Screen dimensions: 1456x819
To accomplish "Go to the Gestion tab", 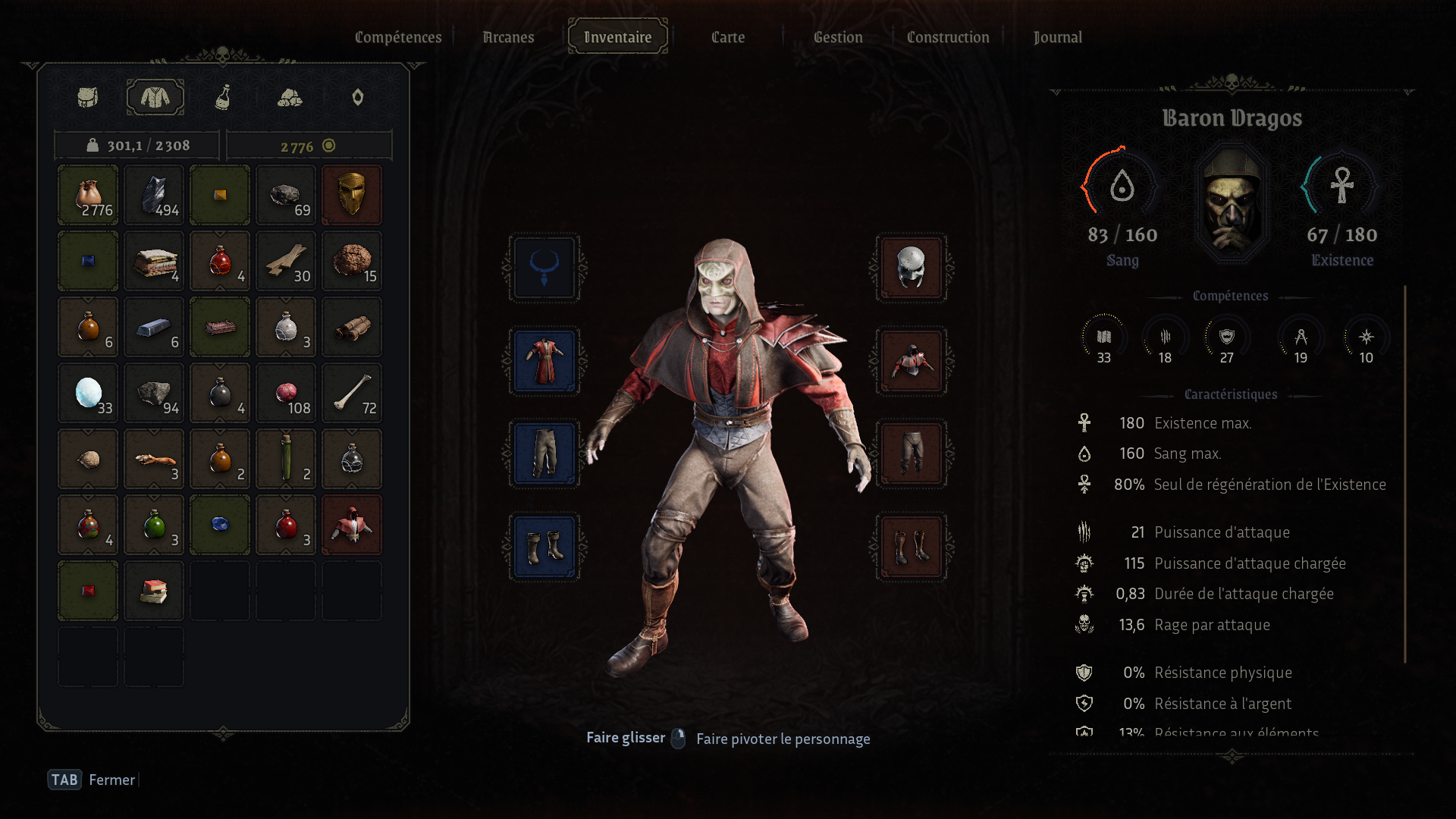I will click(838, 37).
